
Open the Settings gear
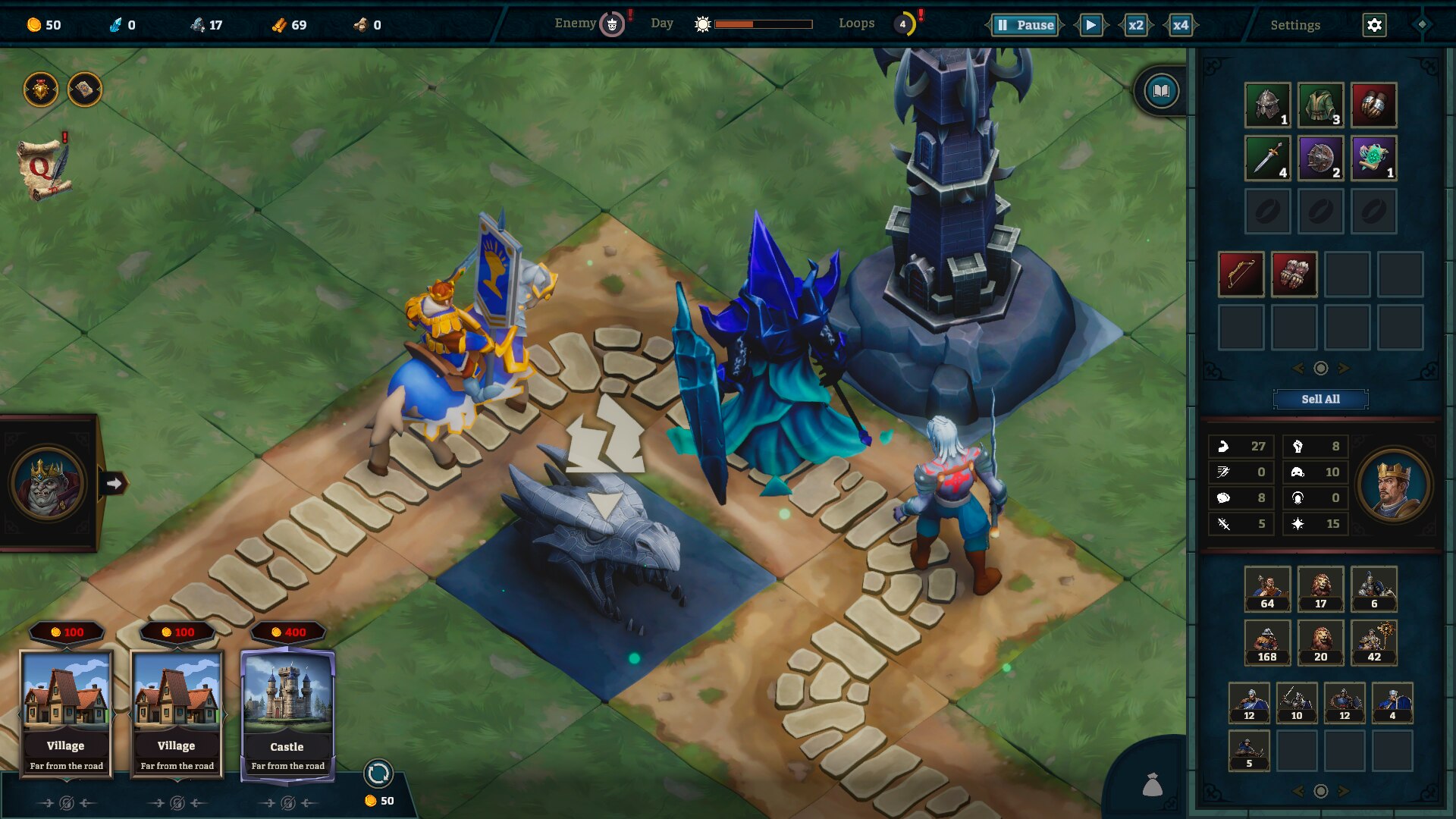(x=1374, y=25)
